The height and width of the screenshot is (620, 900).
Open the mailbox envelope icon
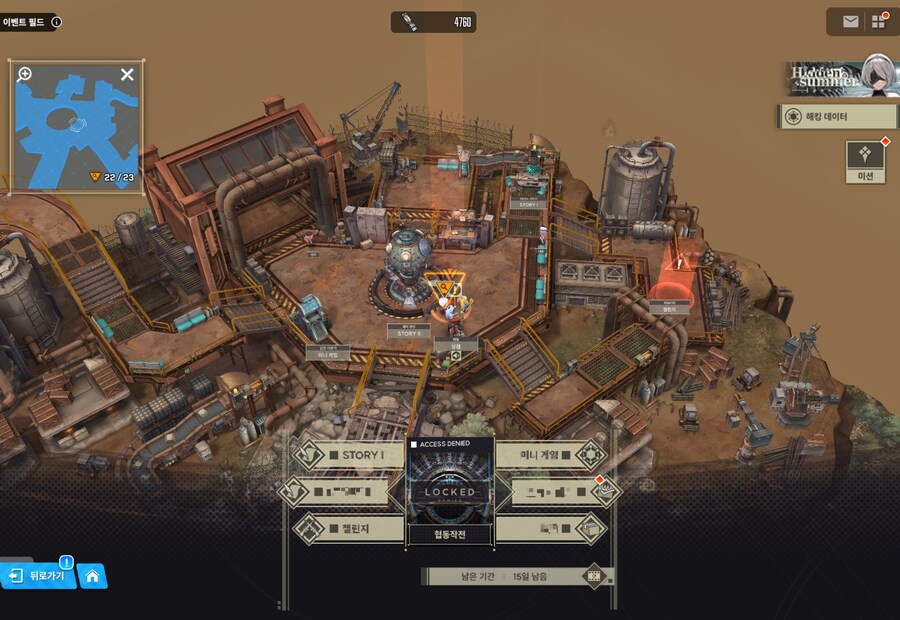[850, 21]
